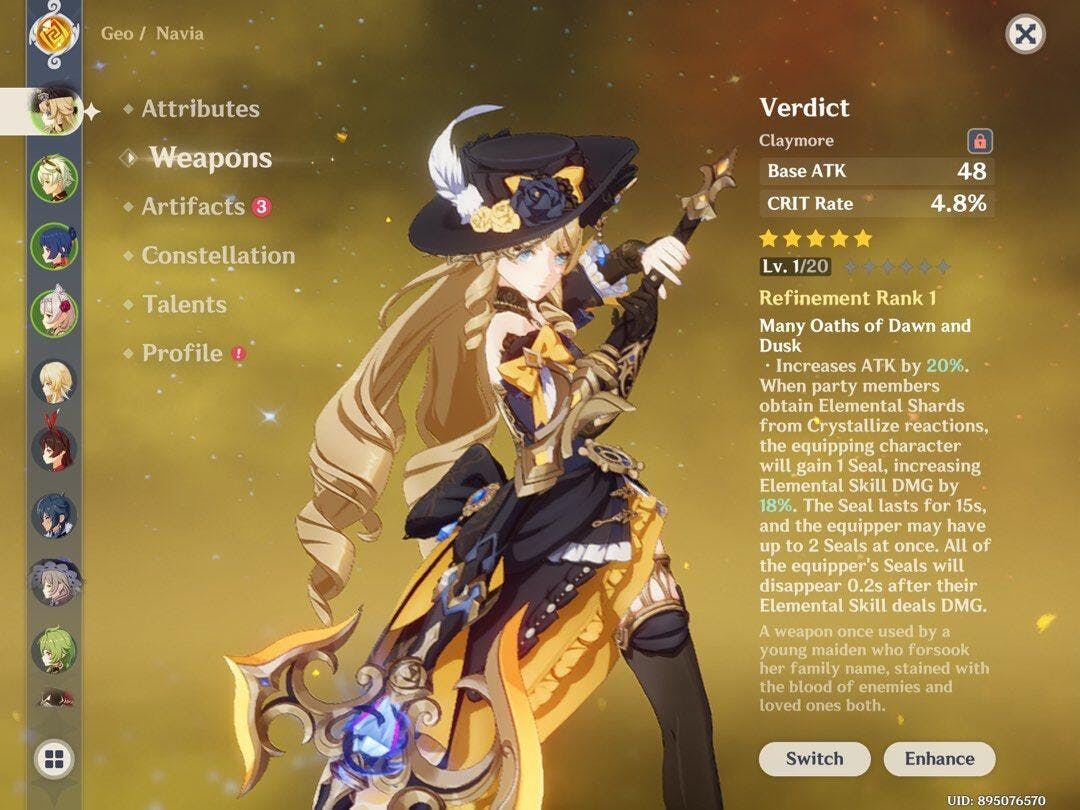Viewport: 1080px width, 810px height.
Task: Click the Geo element icon
Action: [x=49, y=34]
